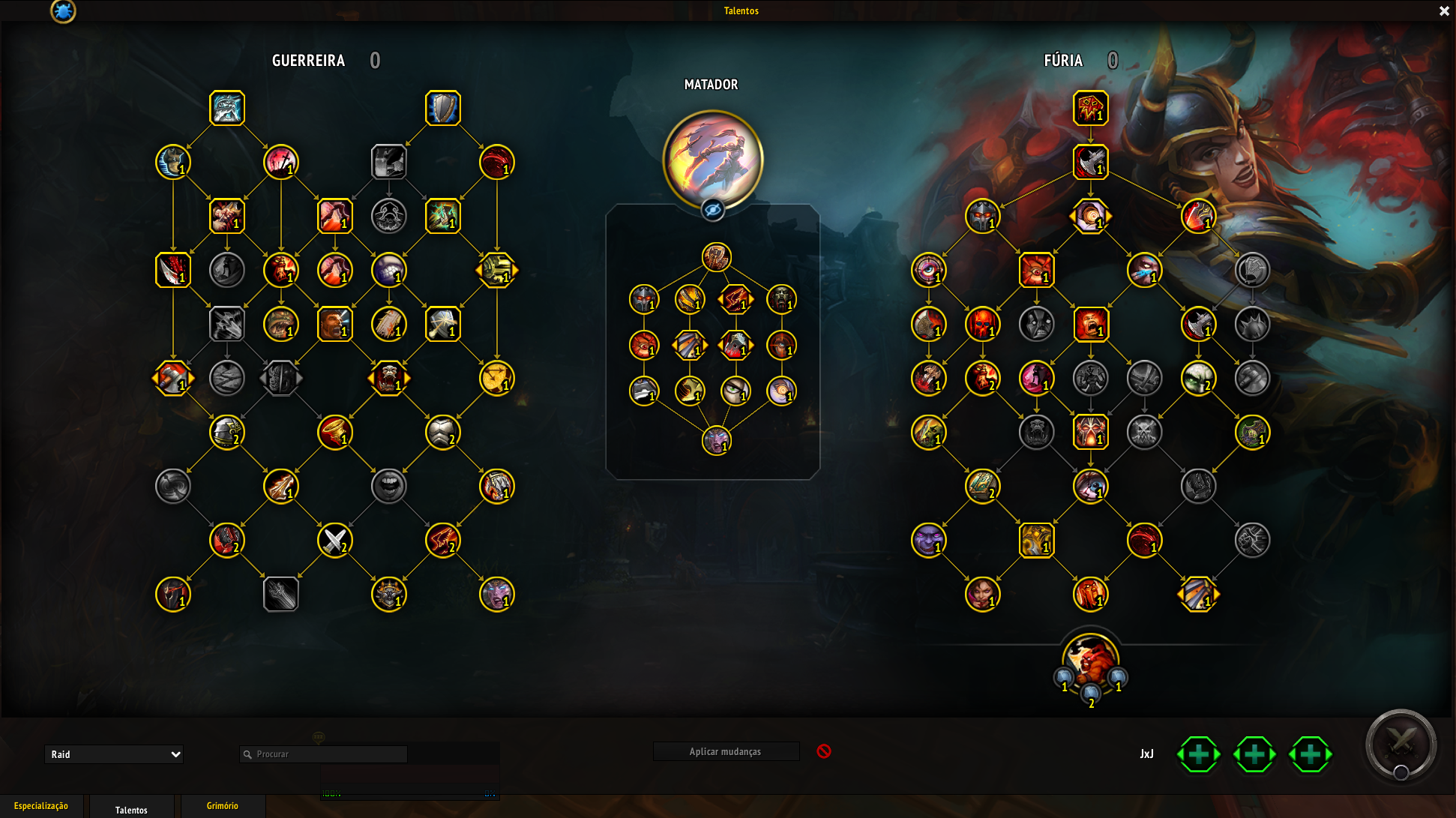Open the Raid loadout dropdown
Image resolution: width=1456 pixels, height=818 pixels.
[x=114, y=754]
